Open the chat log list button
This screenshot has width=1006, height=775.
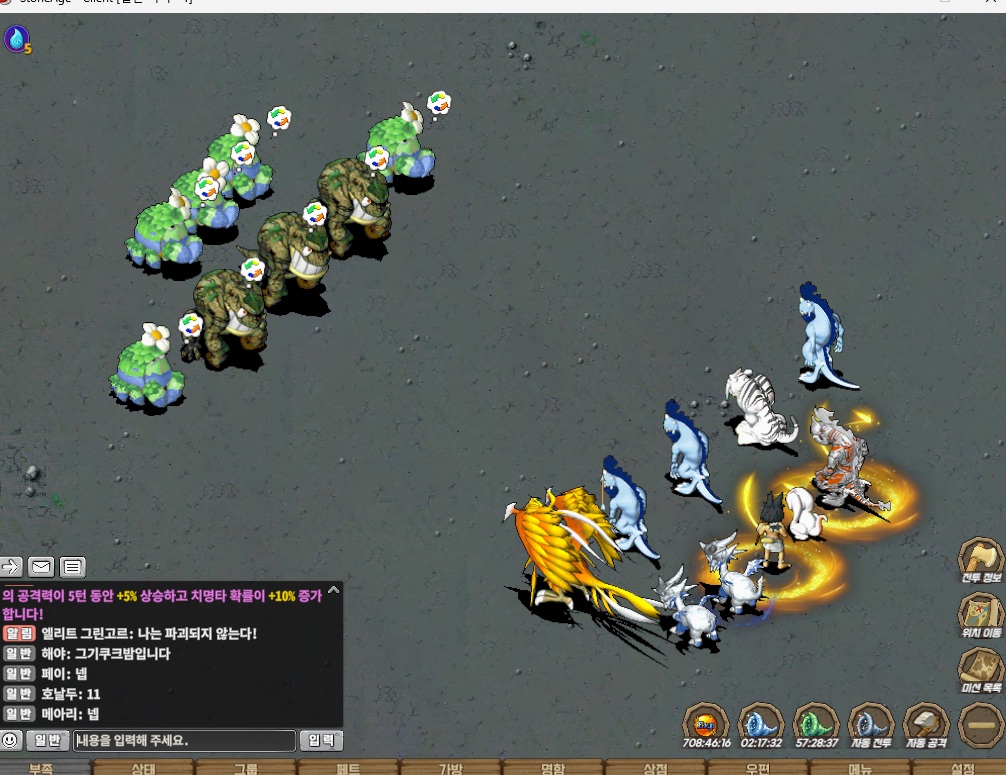pos(72,568)
